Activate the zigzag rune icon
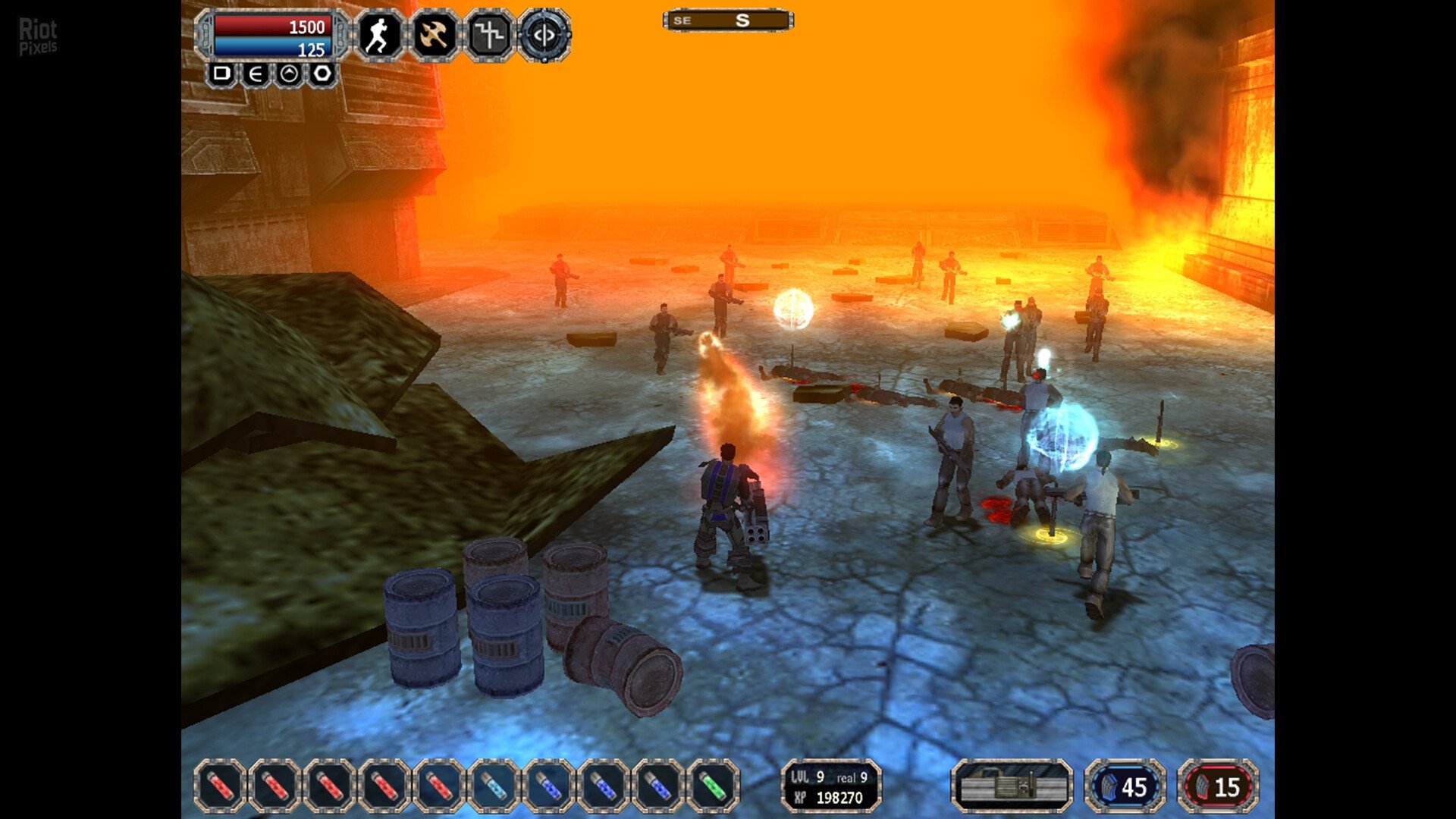 pyautogui.click(x=489, y=35)
